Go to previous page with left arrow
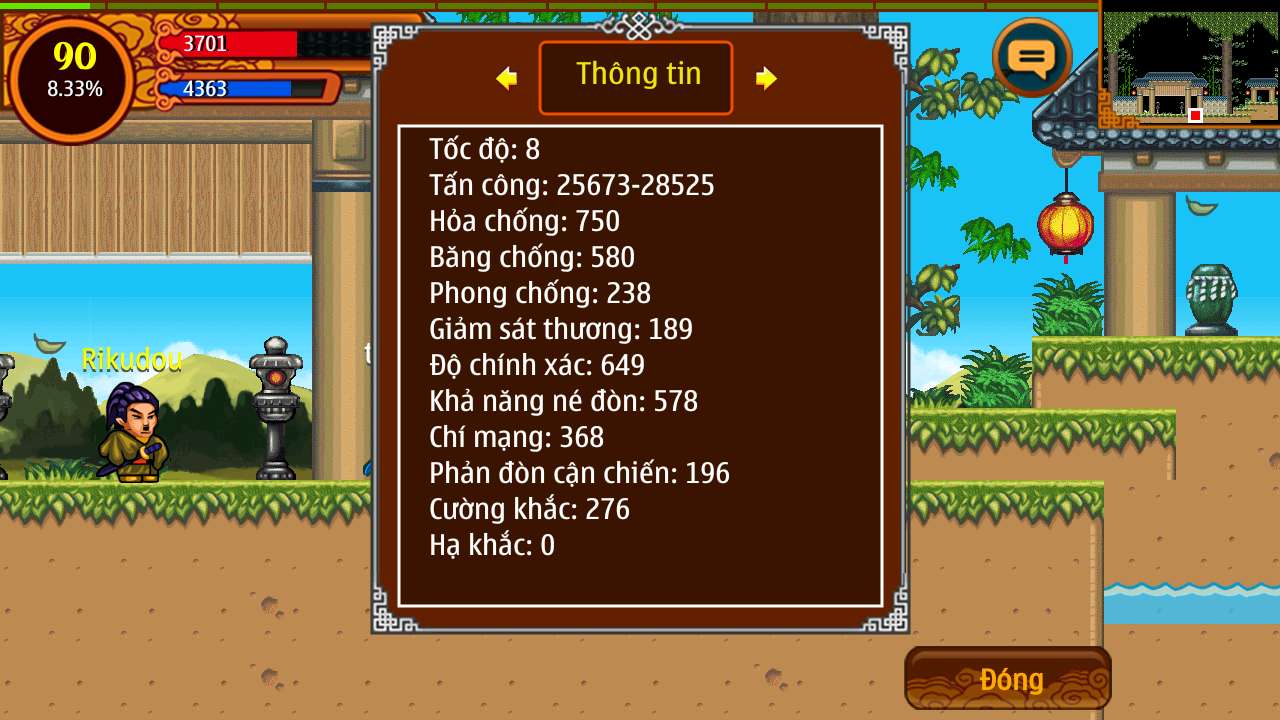1280x720 pixels. coord(507,78)
